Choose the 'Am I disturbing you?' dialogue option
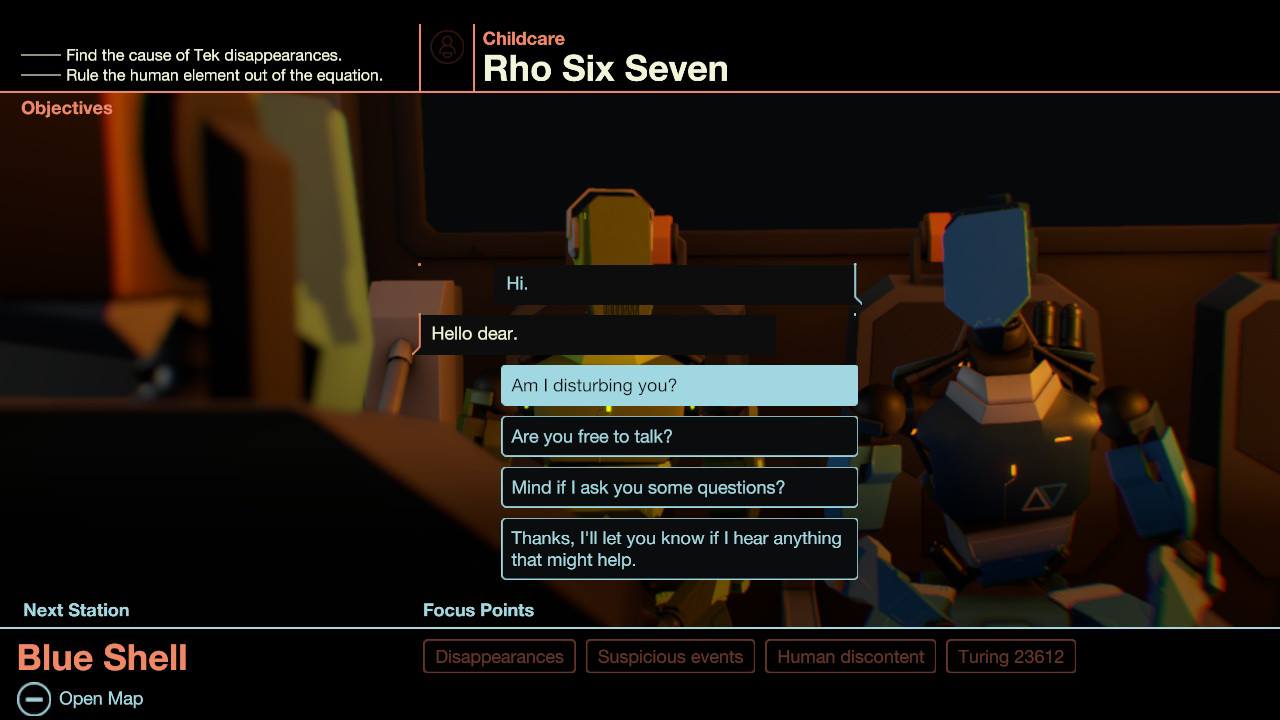Screen dimensions: 1280x720 [679, 385]
